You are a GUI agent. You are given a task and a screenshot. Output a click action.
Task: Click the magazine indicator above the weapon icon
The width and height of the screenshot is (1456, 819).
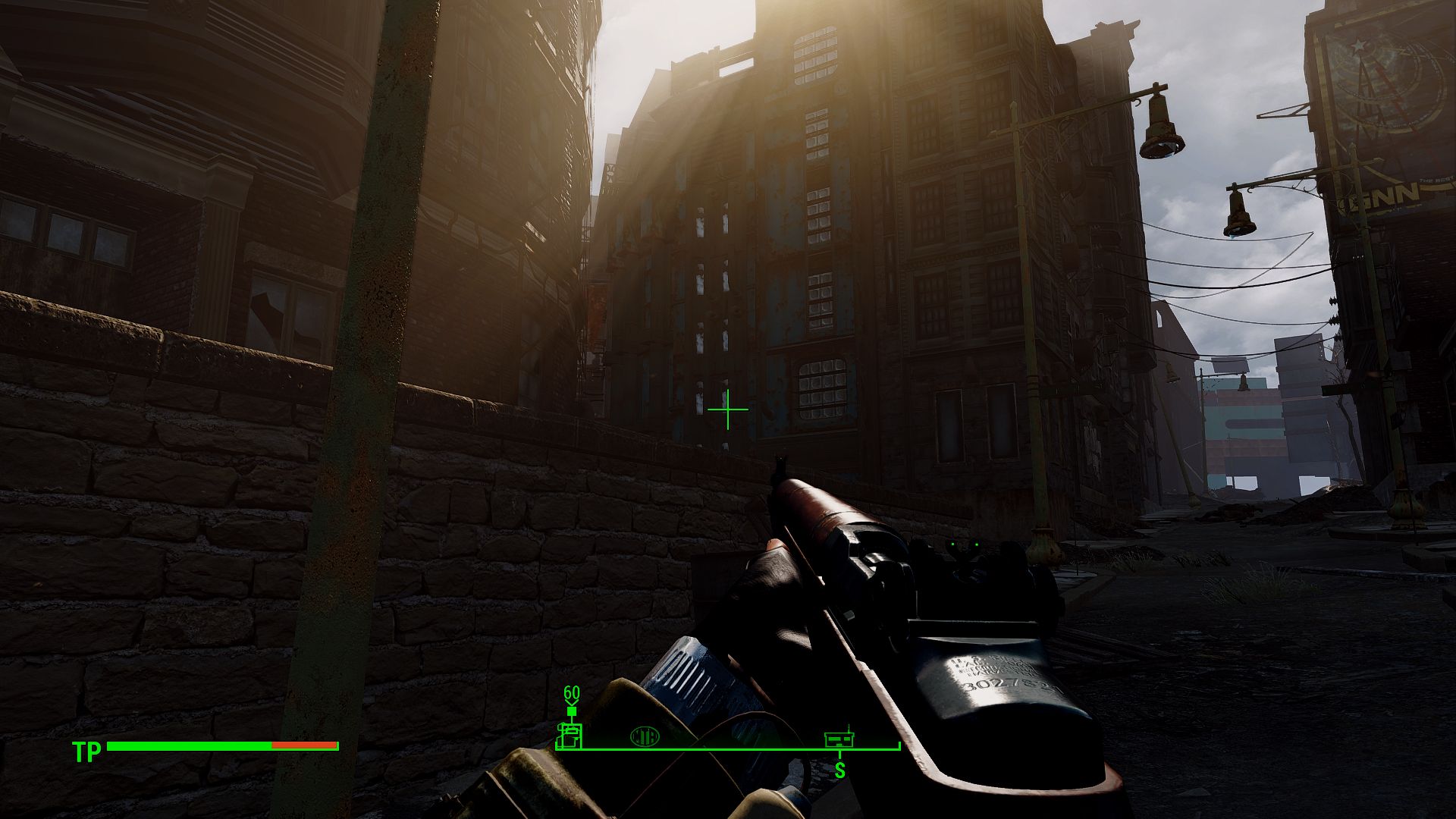click(x=571, y=711)
